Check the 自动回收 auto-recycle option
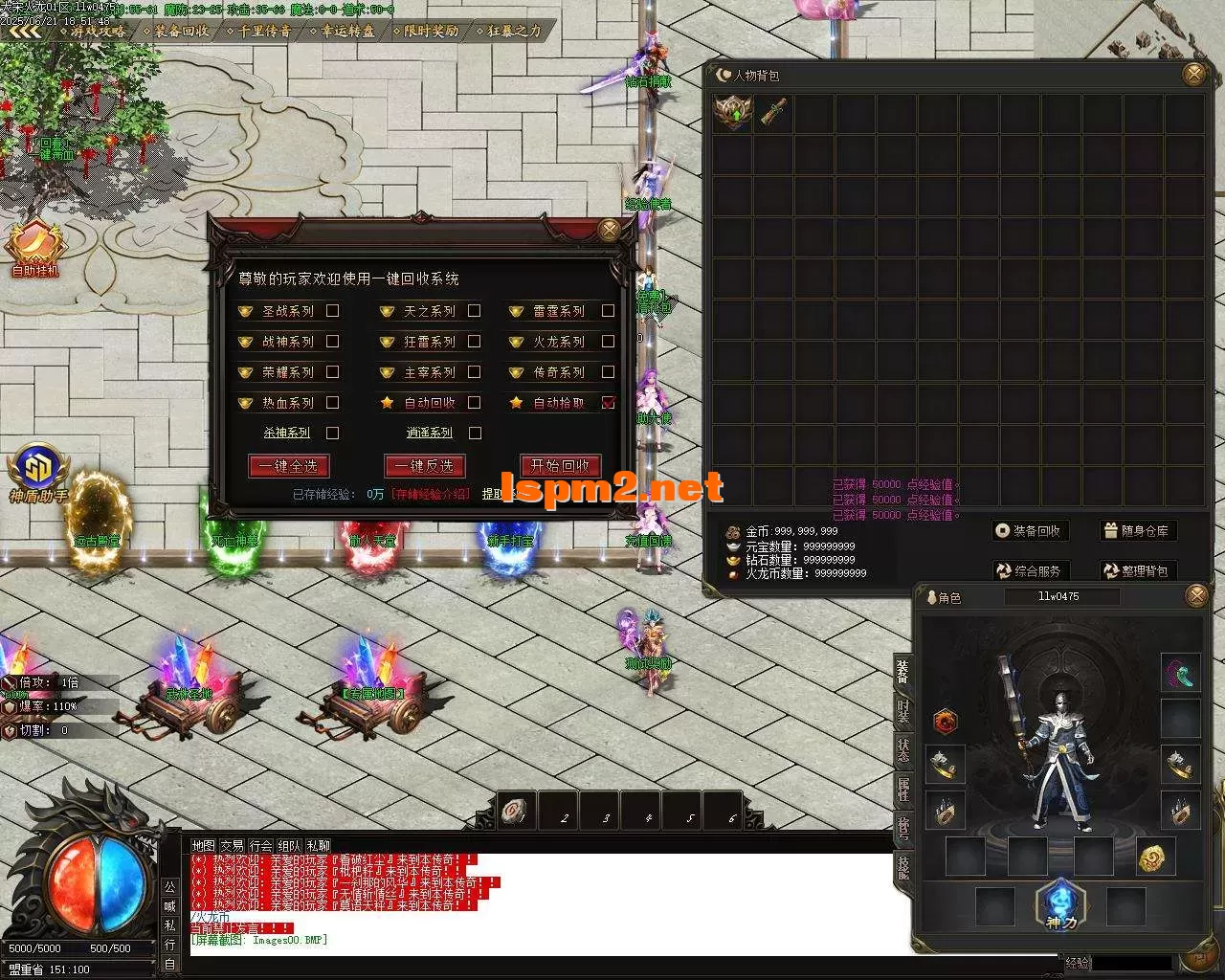 475,403
